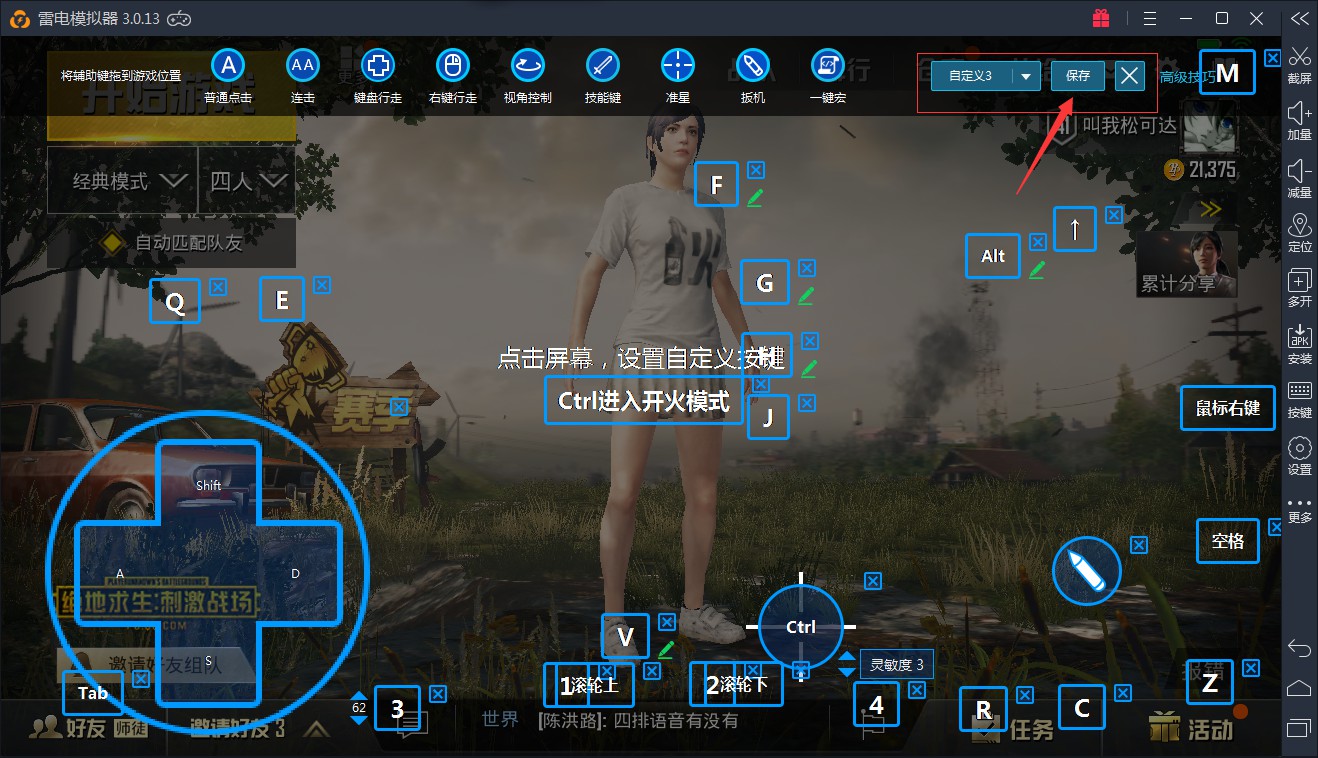Close the key mapping editor bar
Image resolution: width=1318 pixels, height=758 pixels.
point(1129,76)
